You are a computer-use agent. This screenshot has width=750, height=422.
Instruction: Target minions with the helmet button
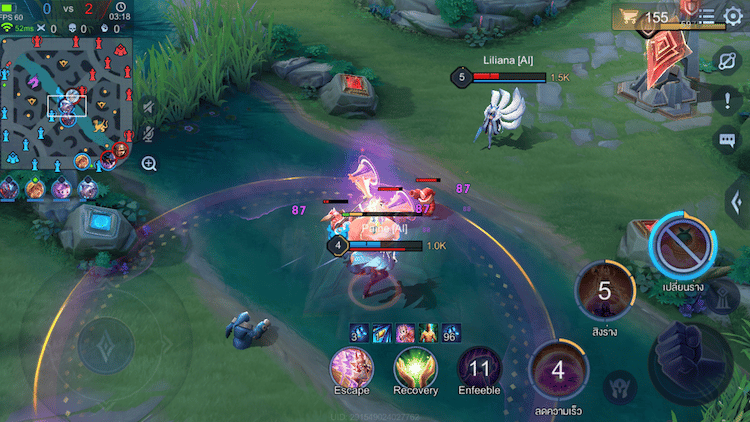tap(621, 385)
